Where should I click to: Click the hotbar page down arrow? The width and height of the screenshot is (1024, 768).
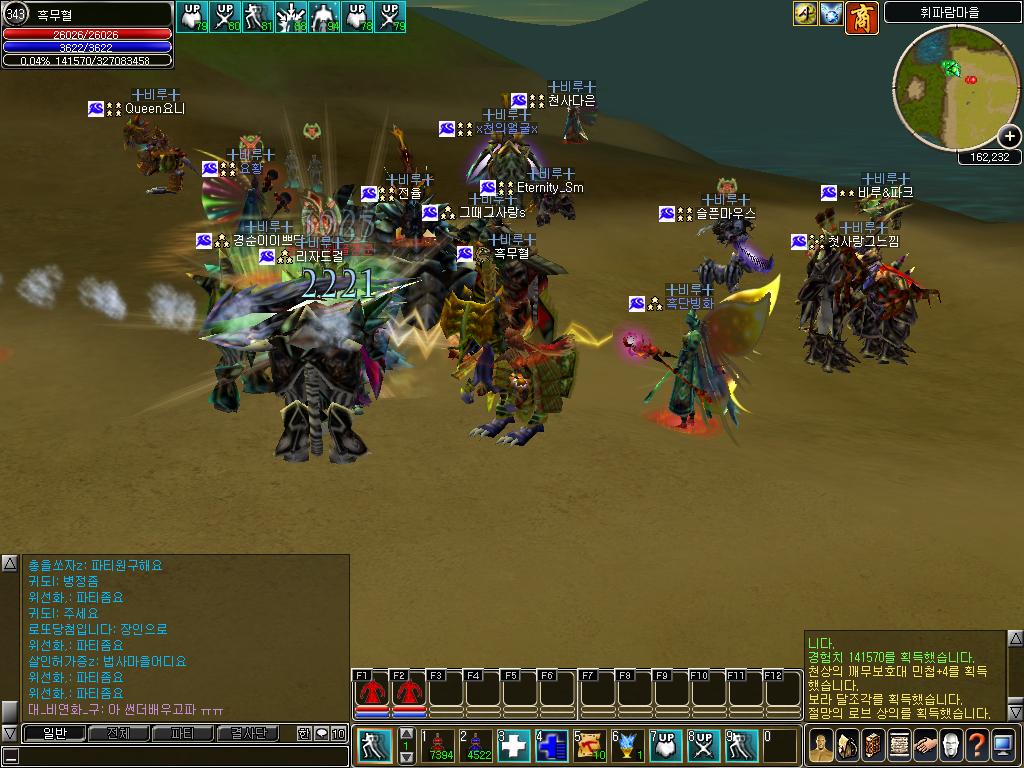(x=406, y=756)
